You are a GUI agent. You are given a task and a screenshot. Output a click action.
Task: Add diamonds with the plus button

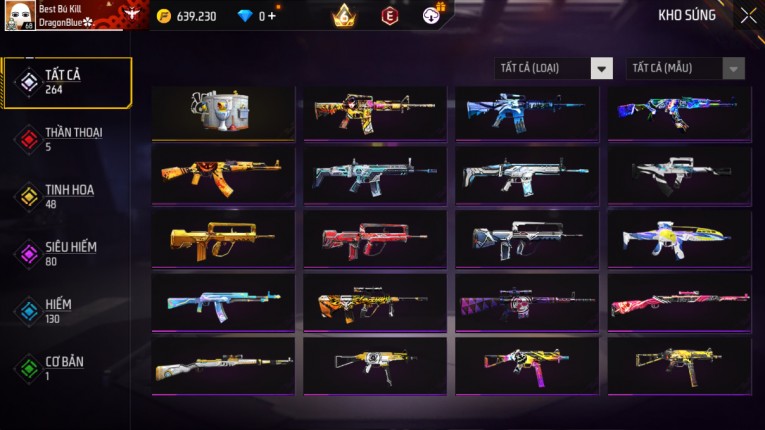[x=271, y=16]
